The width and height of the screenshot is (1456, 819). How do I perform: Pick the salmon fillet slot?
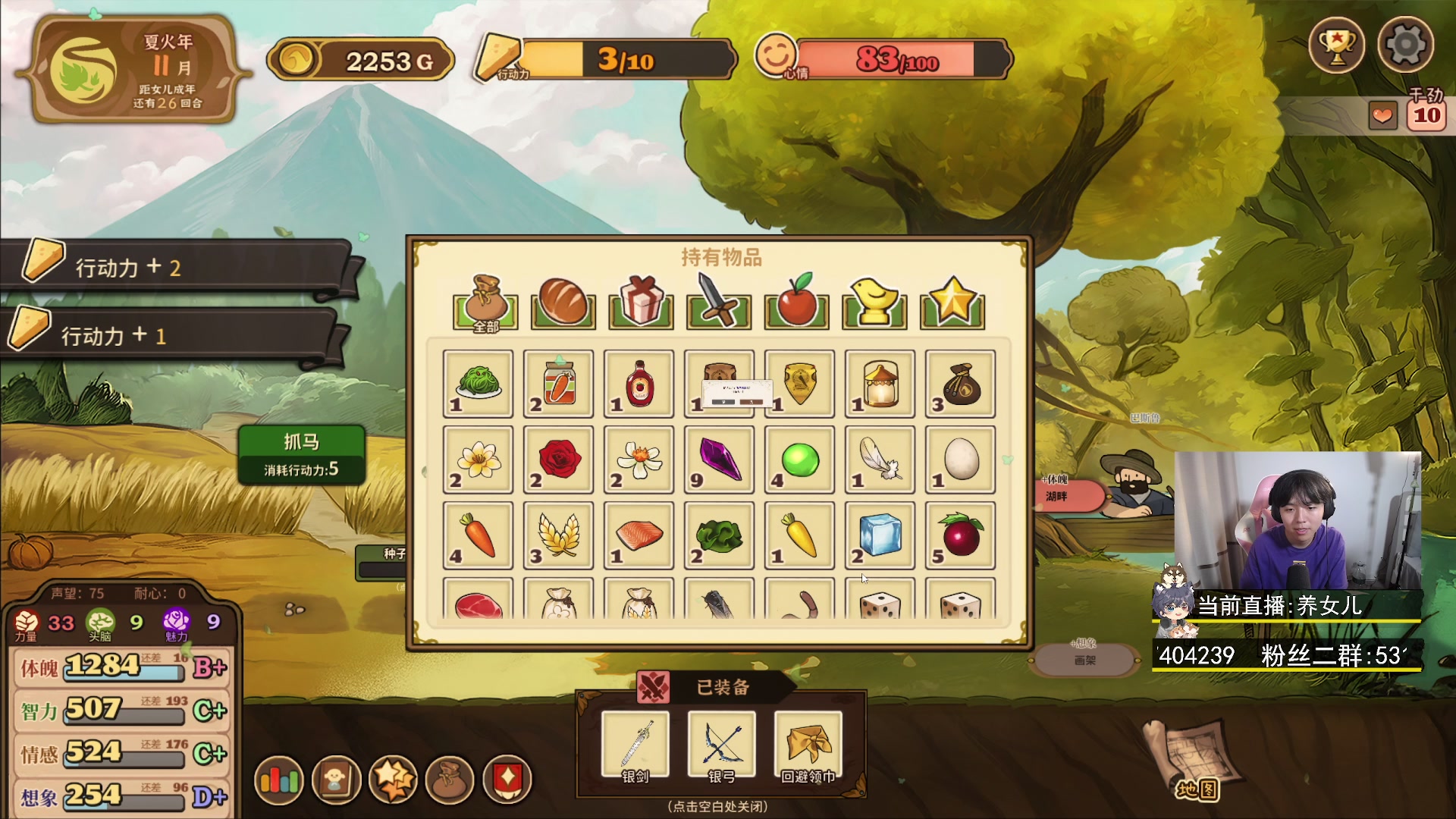click(639, 535)
